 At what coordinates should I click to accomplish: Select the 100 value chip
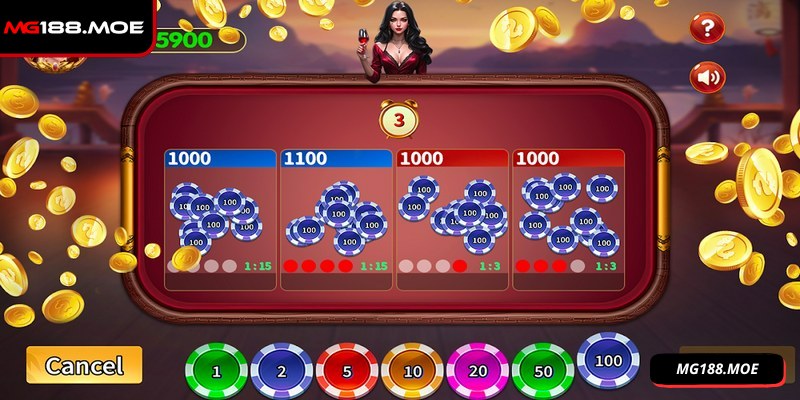[609, 360]
